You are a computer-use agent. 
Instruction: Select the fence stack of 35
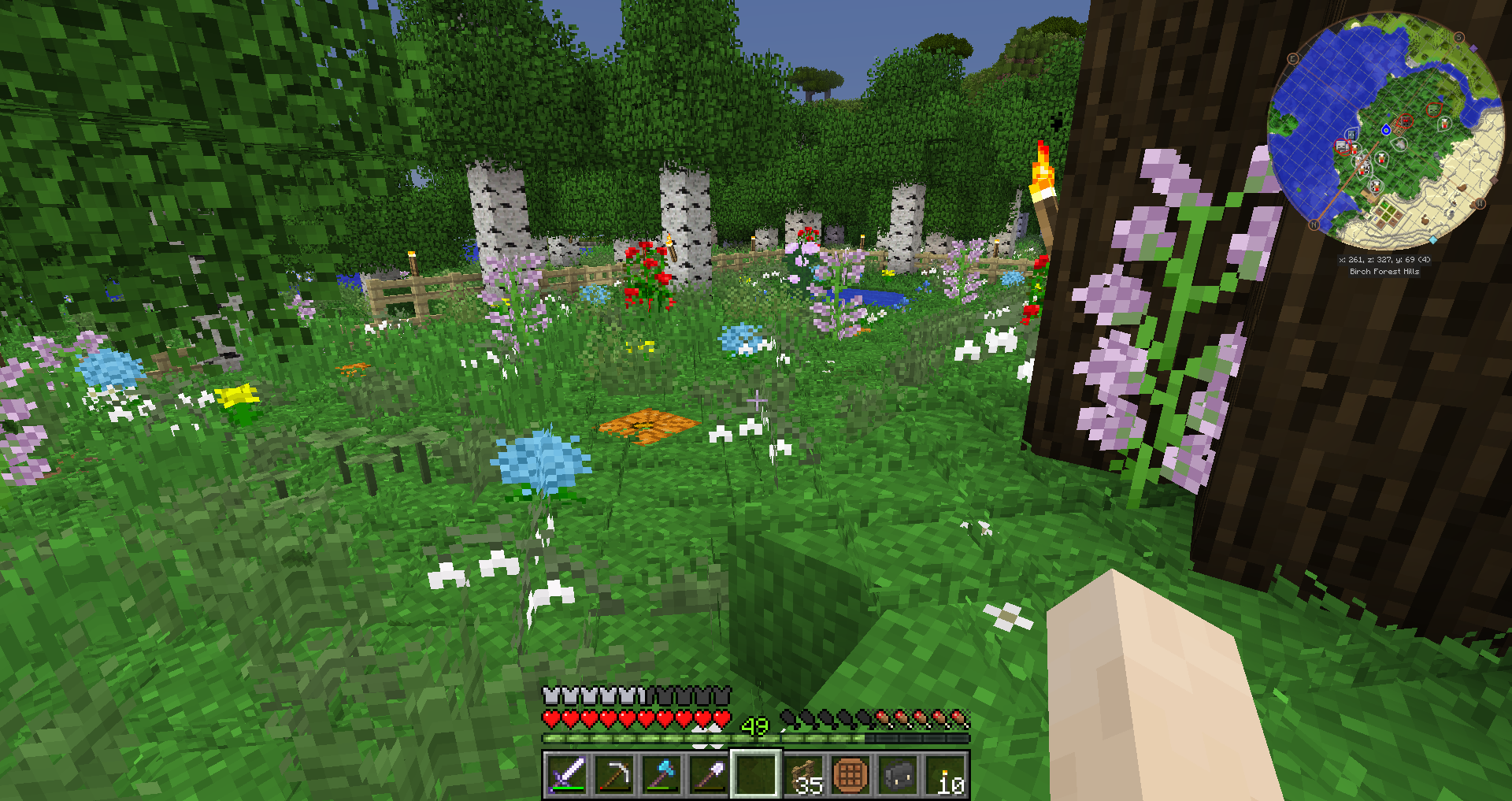pos(803,774)
